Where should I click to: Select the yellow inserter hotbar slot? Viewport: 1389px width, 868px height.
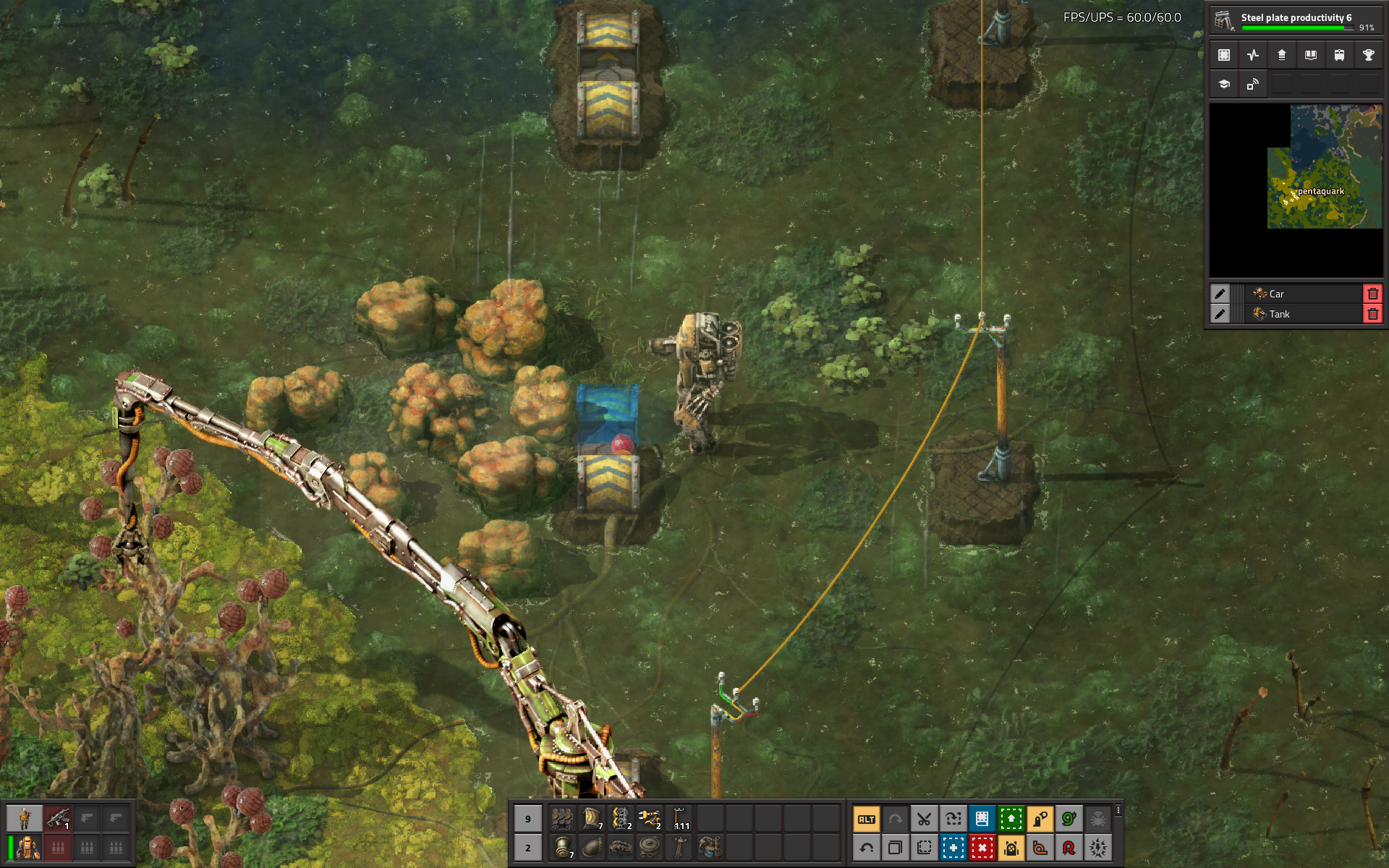tap(650, 819)
